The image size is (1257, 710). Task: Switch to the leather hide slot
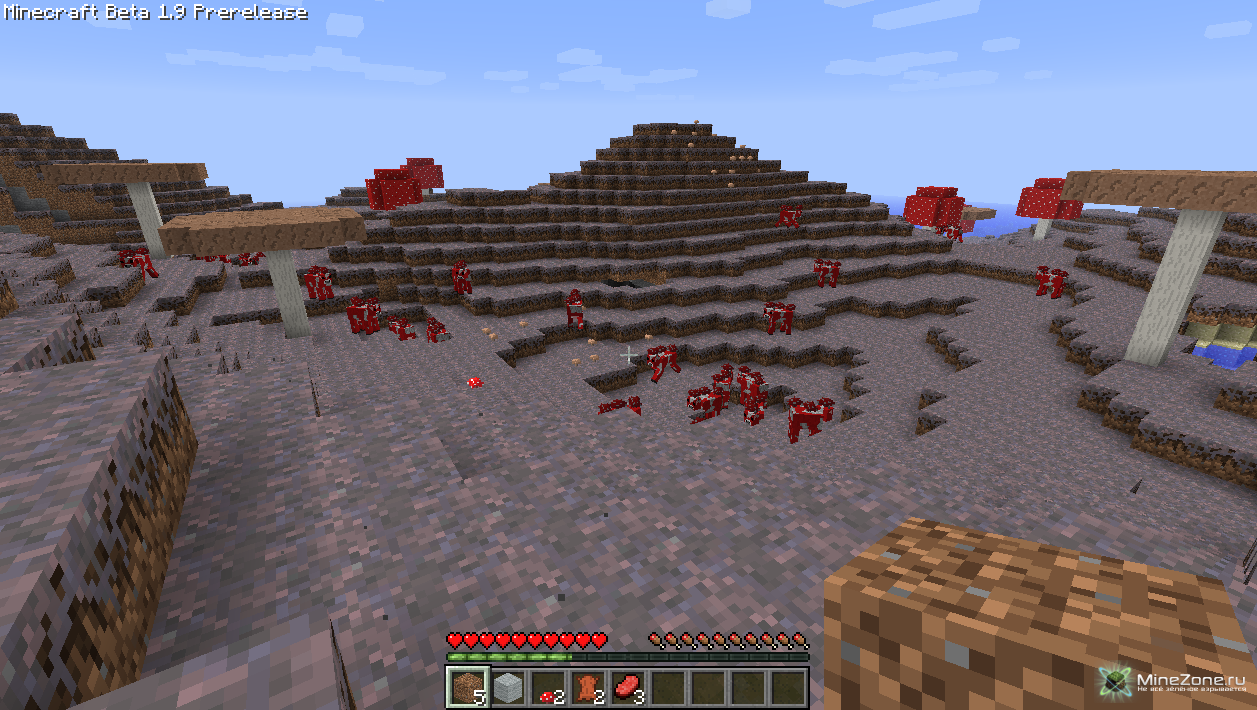coord(587,688)
